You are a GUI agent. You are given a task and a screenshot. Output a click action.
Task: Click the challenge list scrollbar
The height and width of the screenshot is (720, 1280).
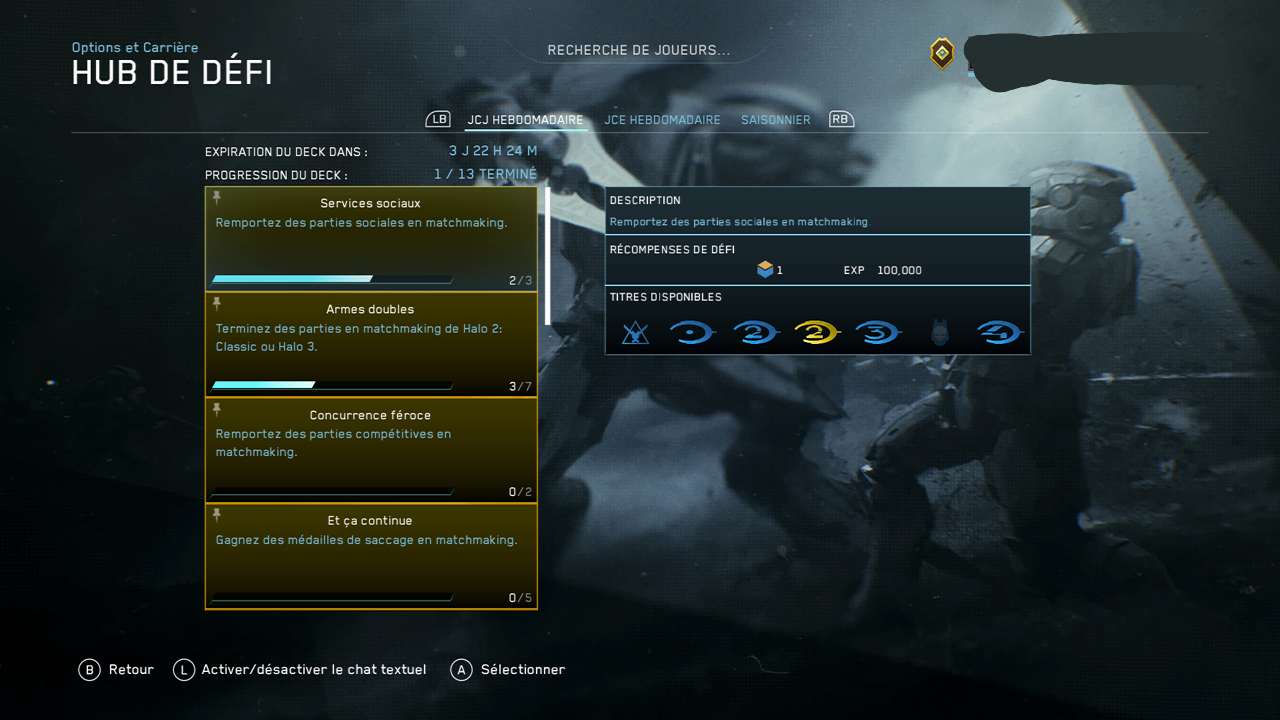click(547, 256)
